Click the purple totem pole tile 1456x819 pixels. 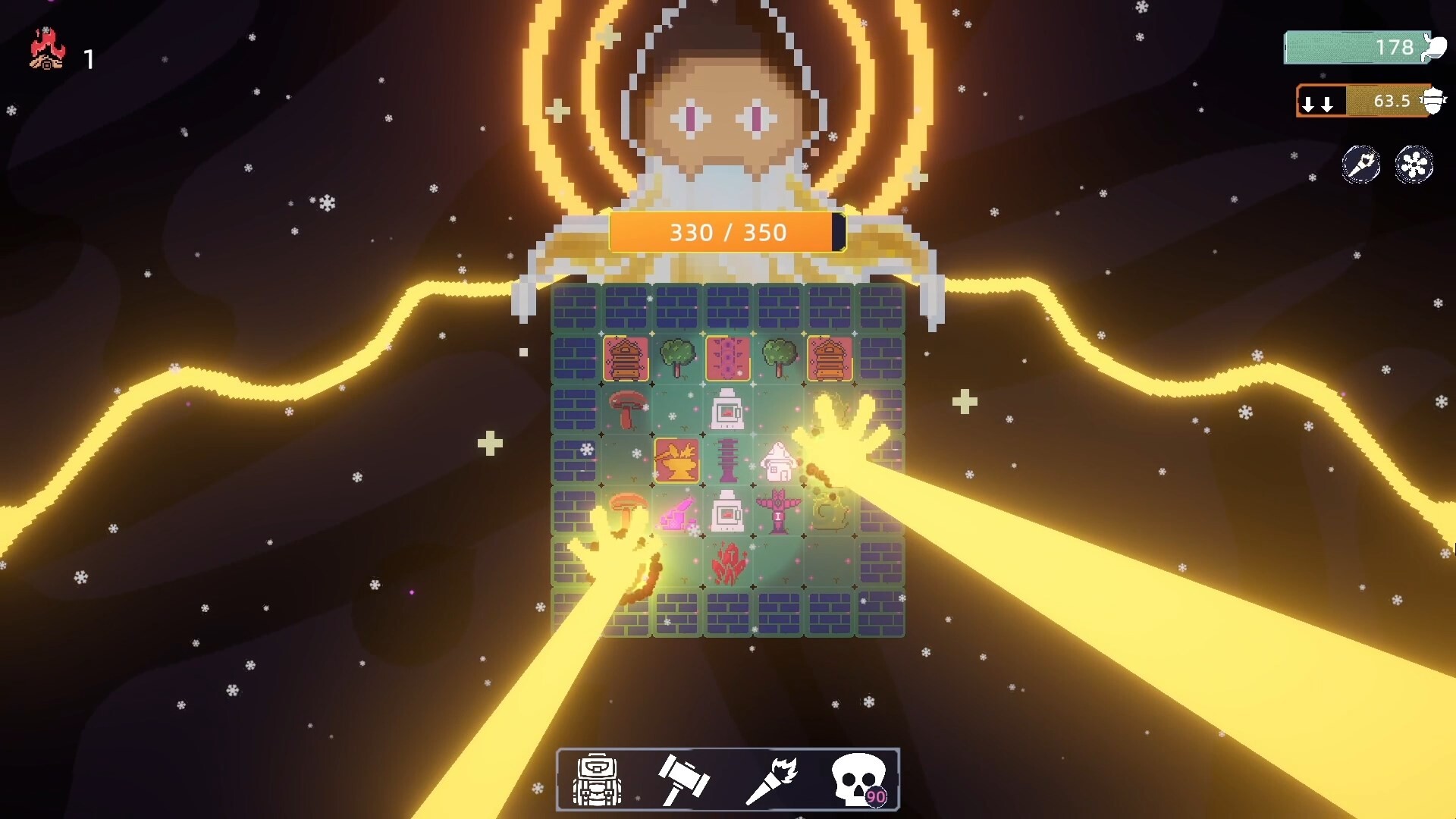[779, 512]
